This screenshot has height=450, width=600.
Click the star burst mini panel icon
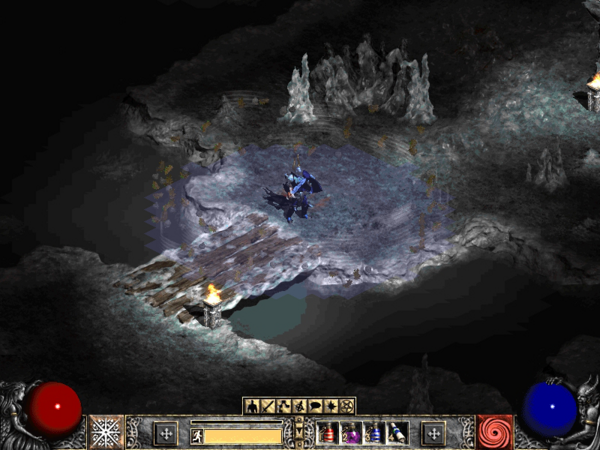point(331,406)
